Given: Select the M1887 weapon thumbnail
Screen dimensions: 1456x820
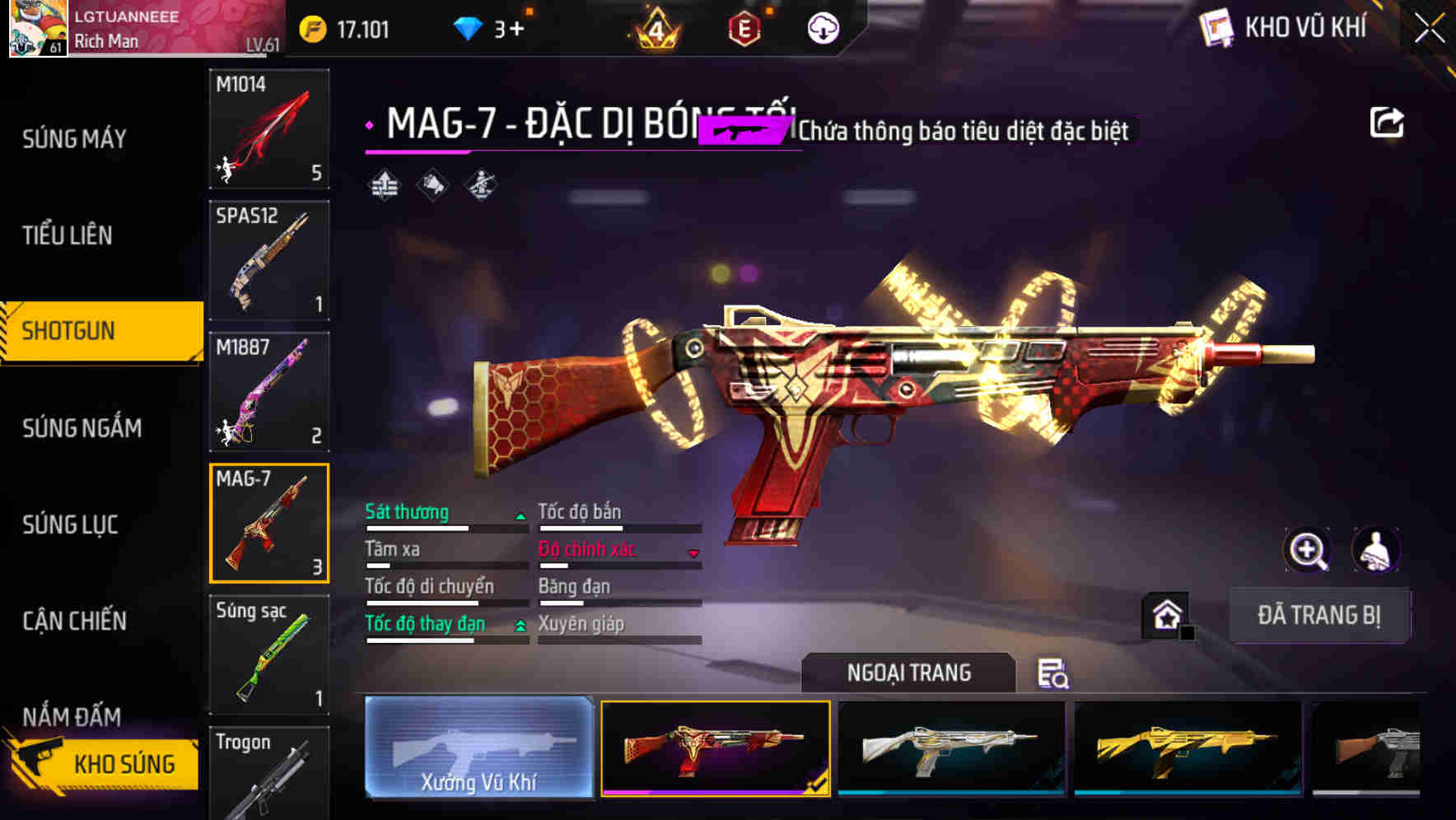Looking at the screenshot, I should pyautogui.click(x=269, y=391).
